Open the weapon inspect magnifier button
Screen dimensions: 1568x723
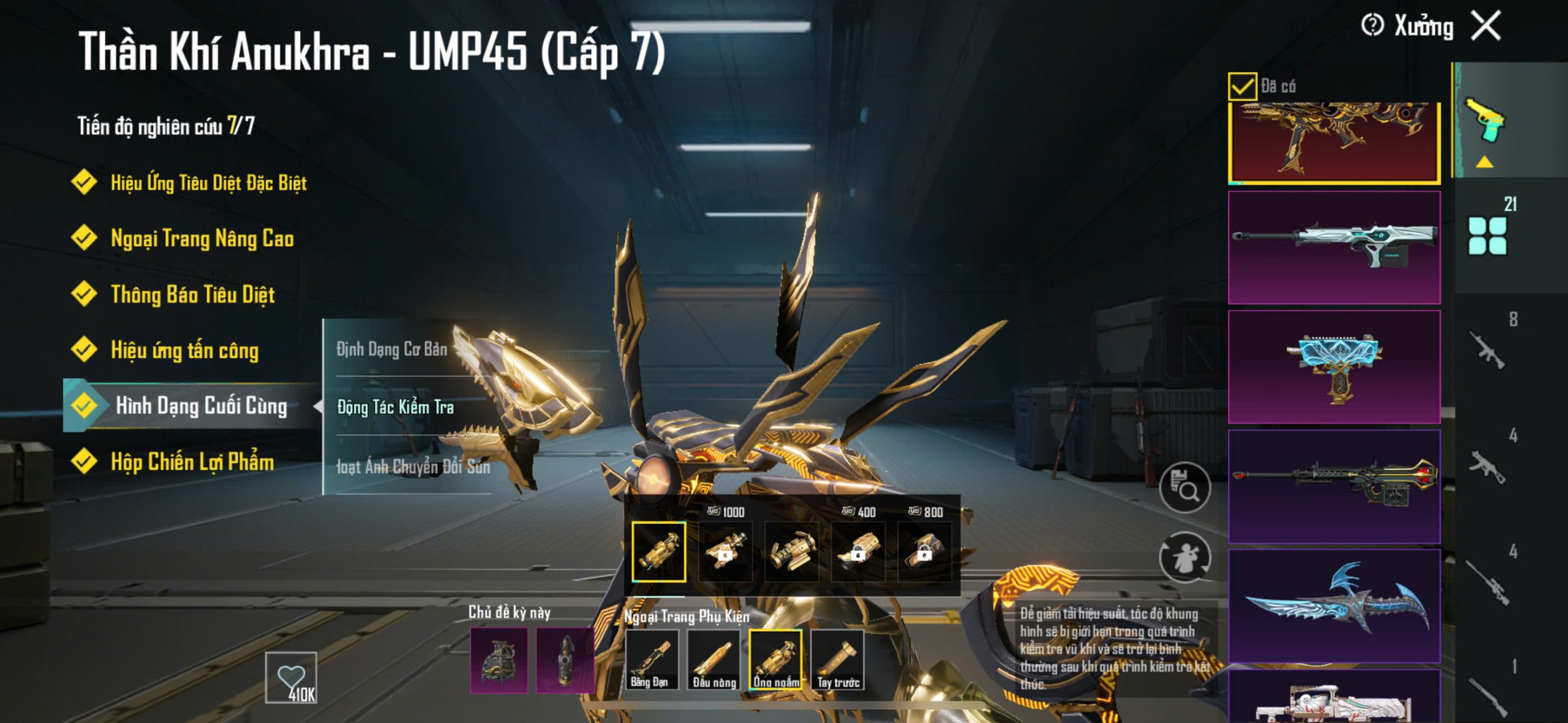1185,488
